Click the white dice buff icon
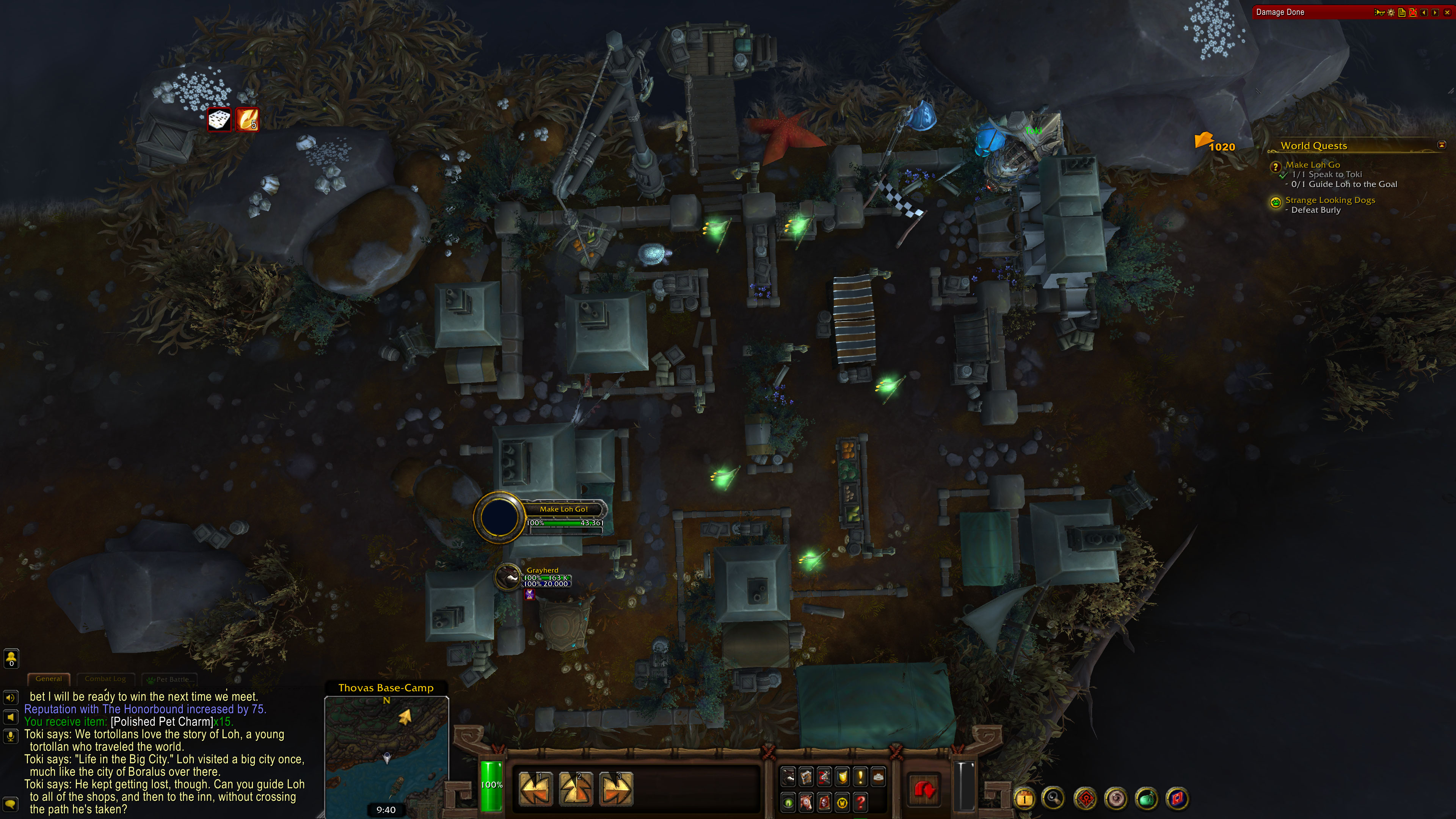 click(219, 120)
